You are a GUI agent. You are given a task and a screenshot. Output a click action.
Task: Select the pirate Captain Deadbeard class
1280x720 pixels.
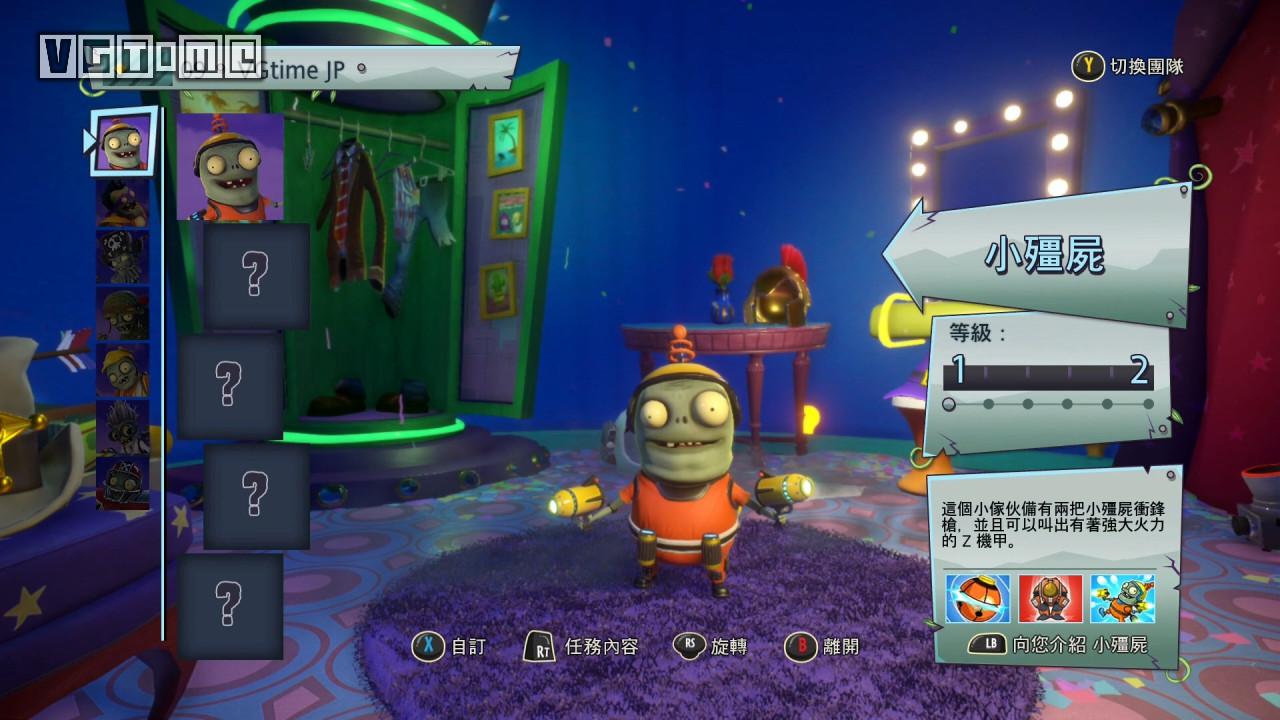click(x=123, y=258)
